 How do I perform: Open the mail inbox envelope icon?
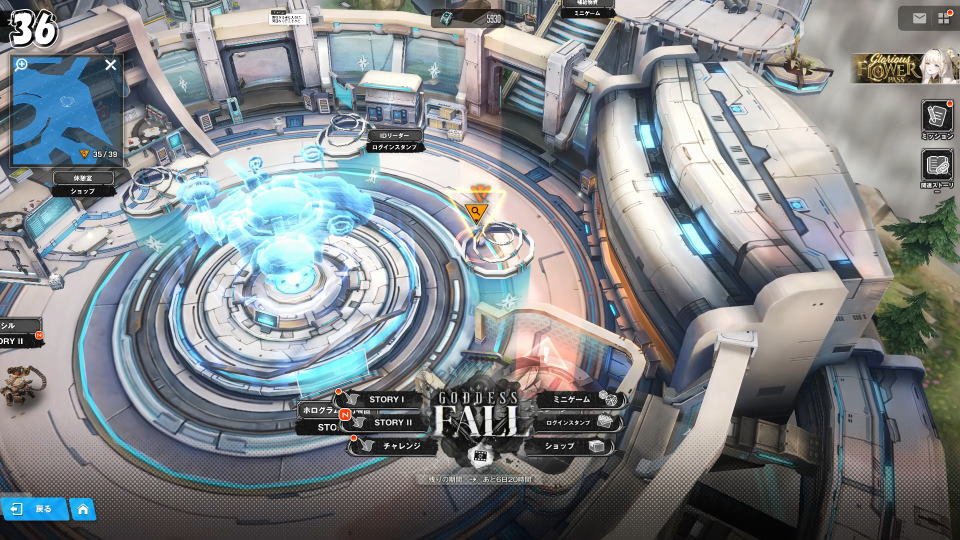pos(919,18)
